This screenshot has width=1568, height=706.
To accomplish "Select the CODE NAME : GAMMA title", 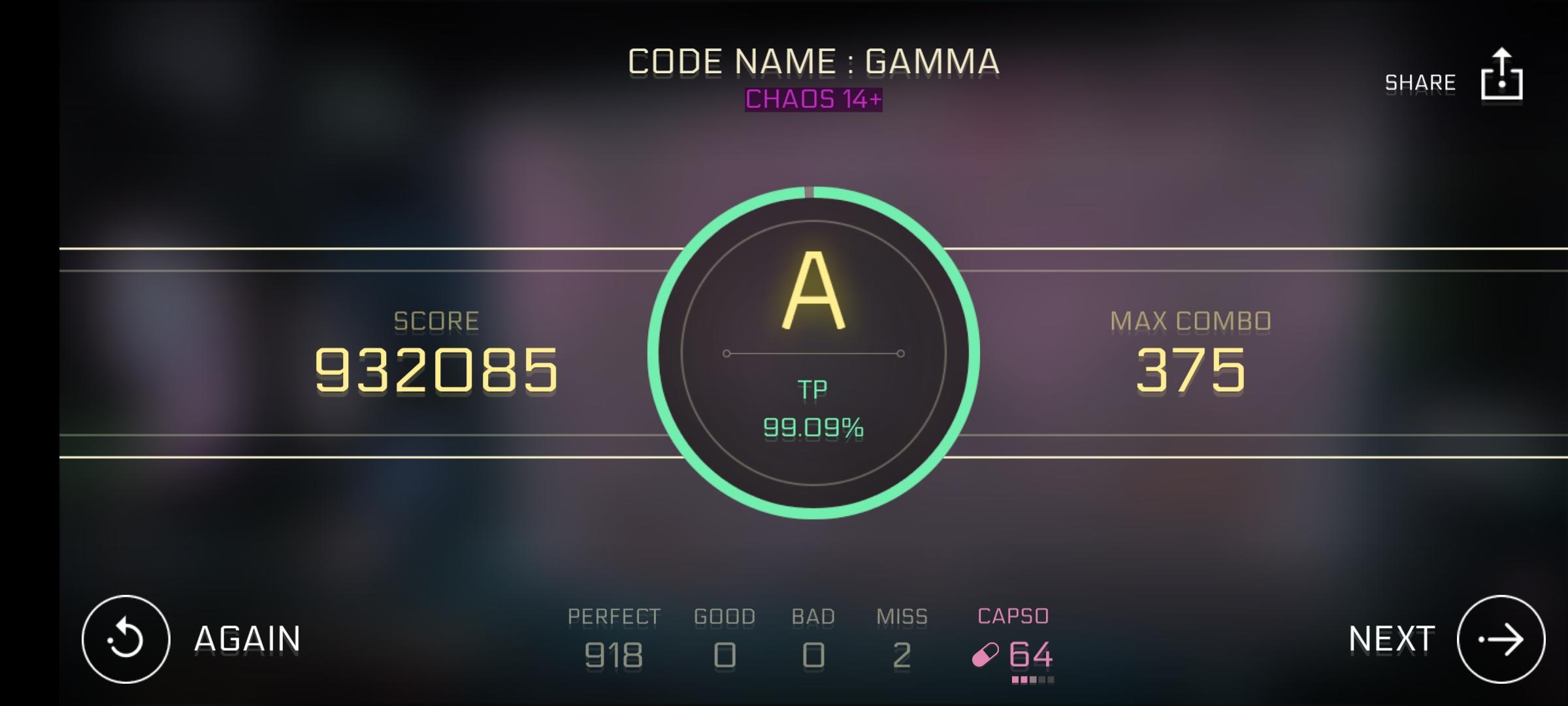I will (812, 60).
